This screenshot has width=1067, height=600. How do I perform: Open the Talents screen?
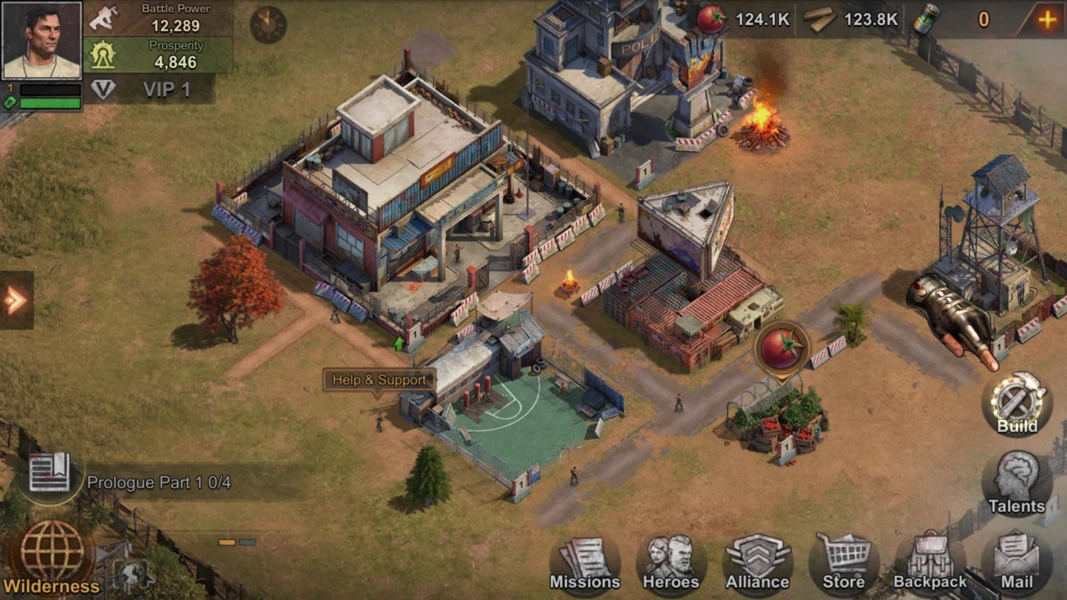(1016, 484)
